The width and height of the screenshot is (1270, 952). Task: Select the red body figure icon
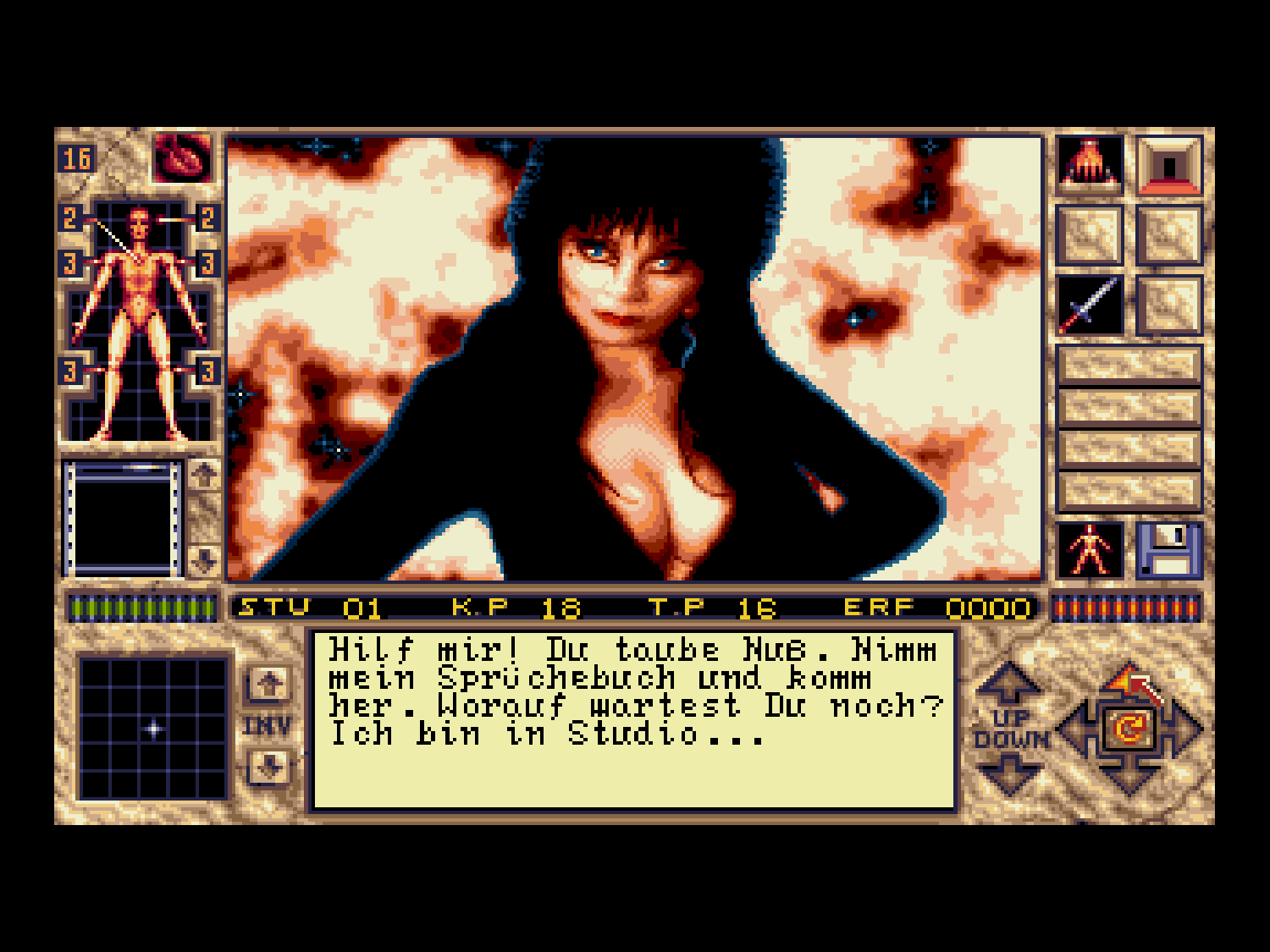click(1091, 550)
